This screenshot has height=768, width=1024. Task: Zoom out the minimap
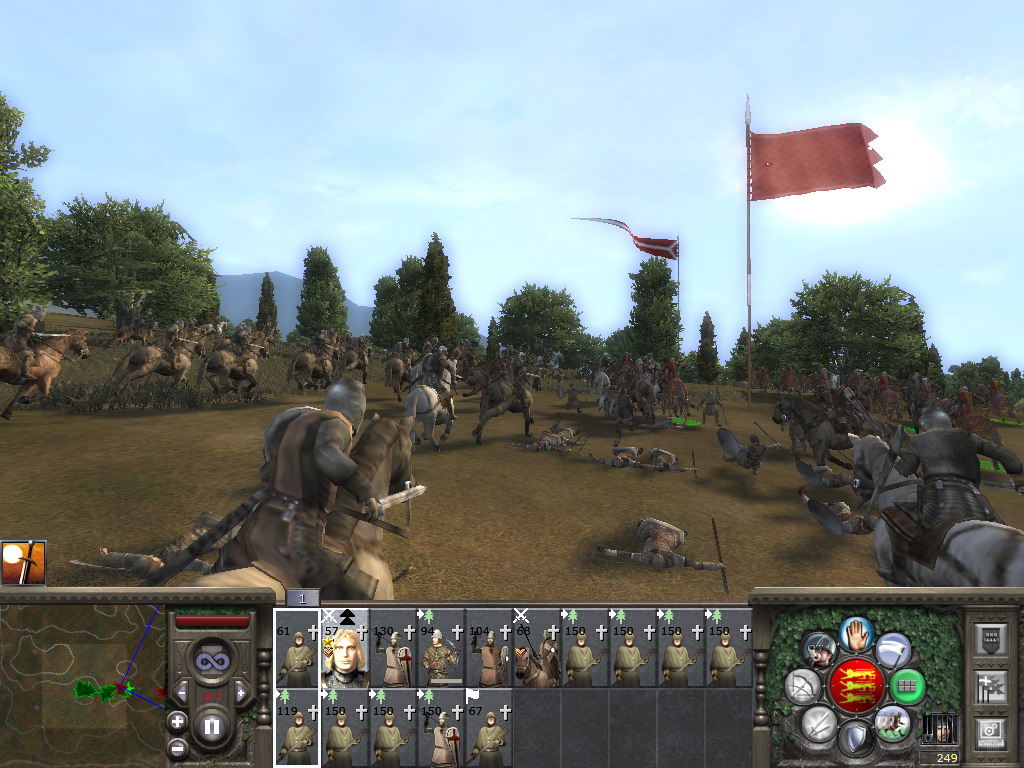(x=177, y=746)
